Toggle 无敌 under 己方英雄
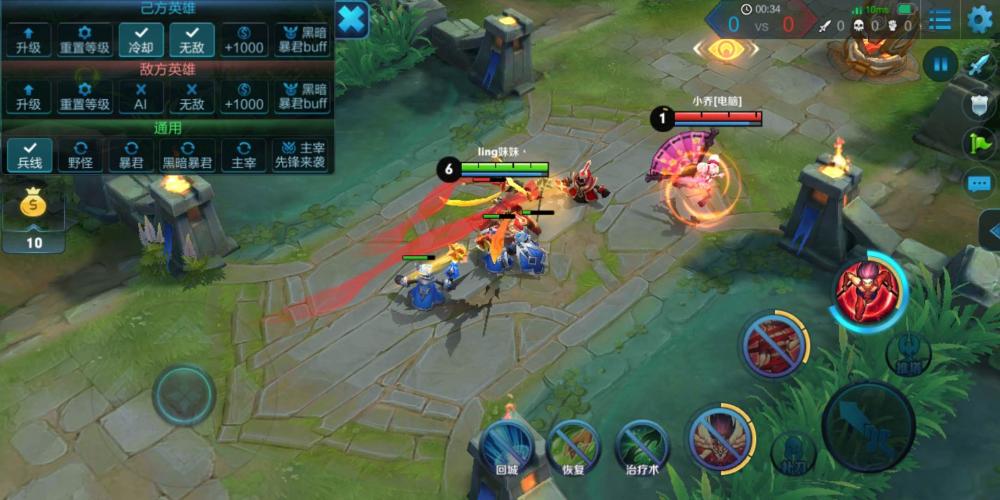This screenshot has width=1000, height=500. click(x=191, y=40)
